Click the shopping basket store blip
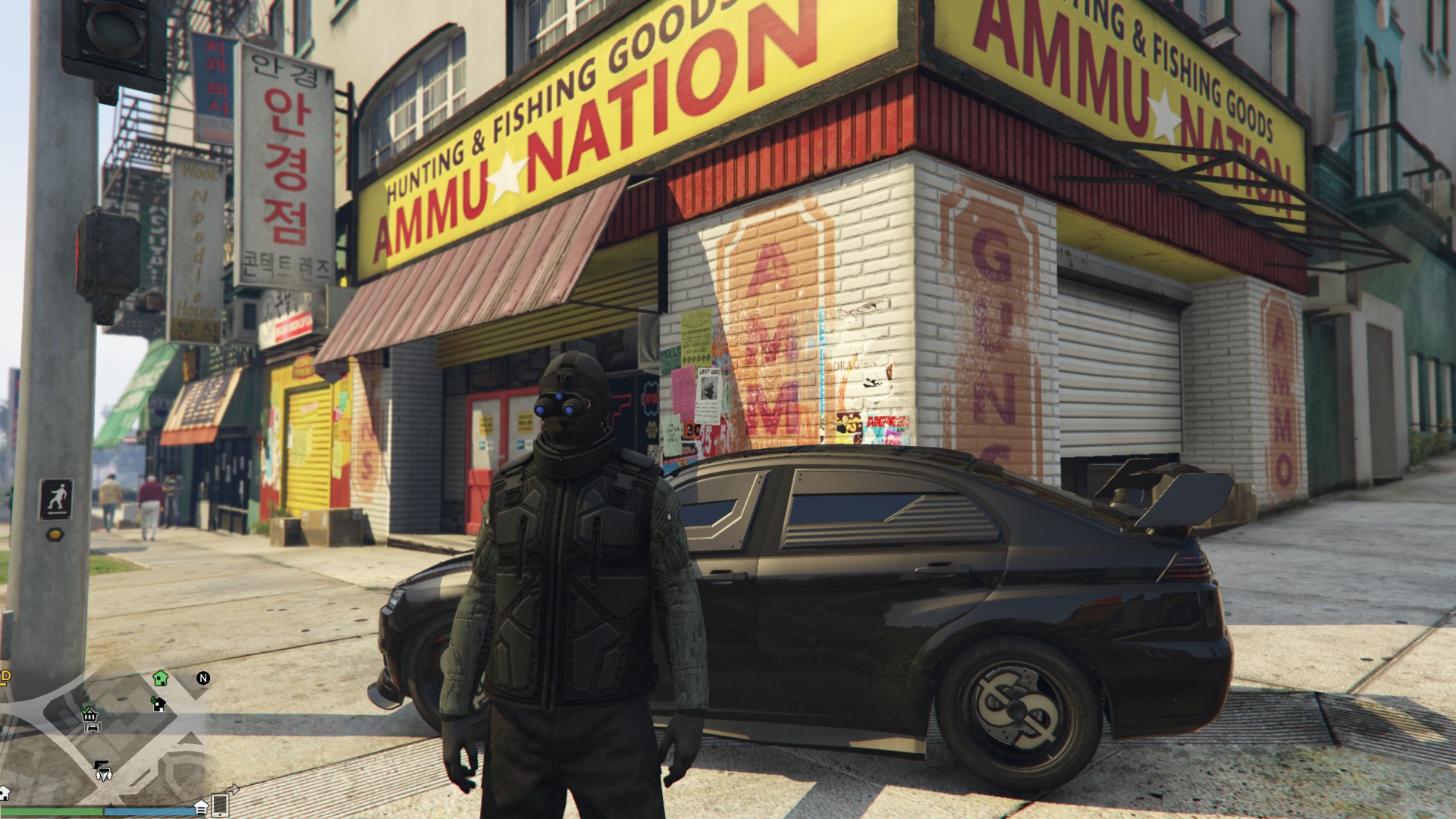 (89, 714)
